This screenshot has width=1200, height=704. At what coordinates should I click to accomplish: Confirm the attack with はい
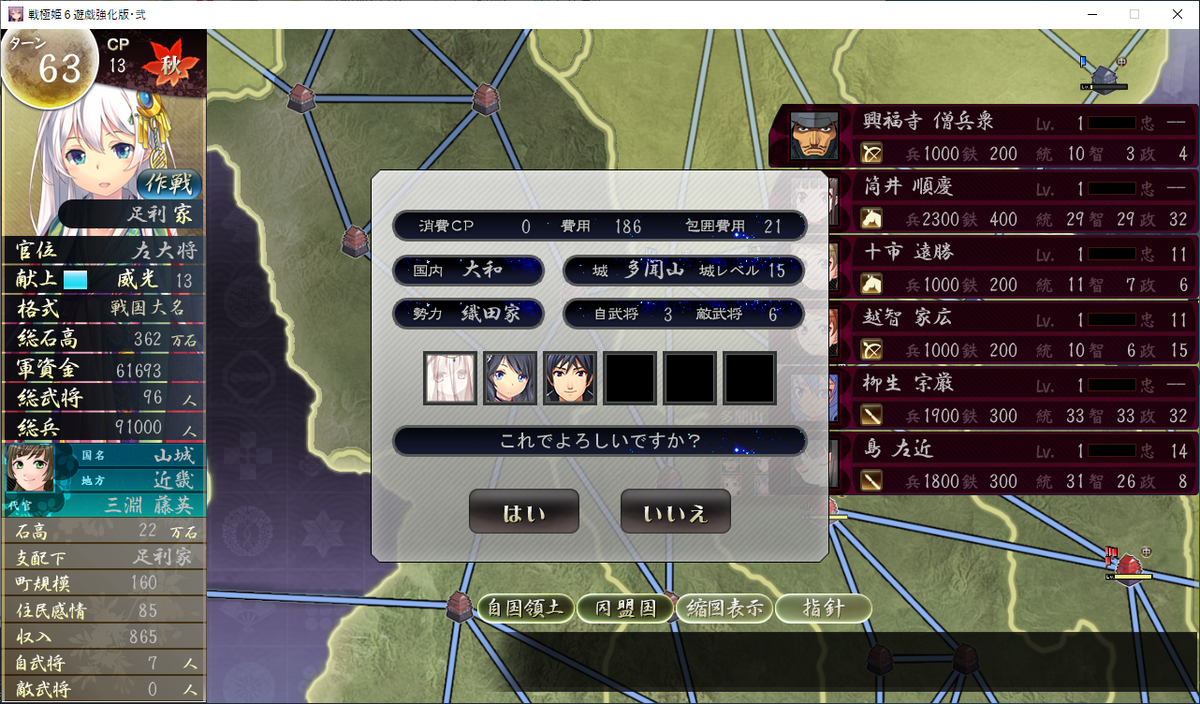(524, 512)
